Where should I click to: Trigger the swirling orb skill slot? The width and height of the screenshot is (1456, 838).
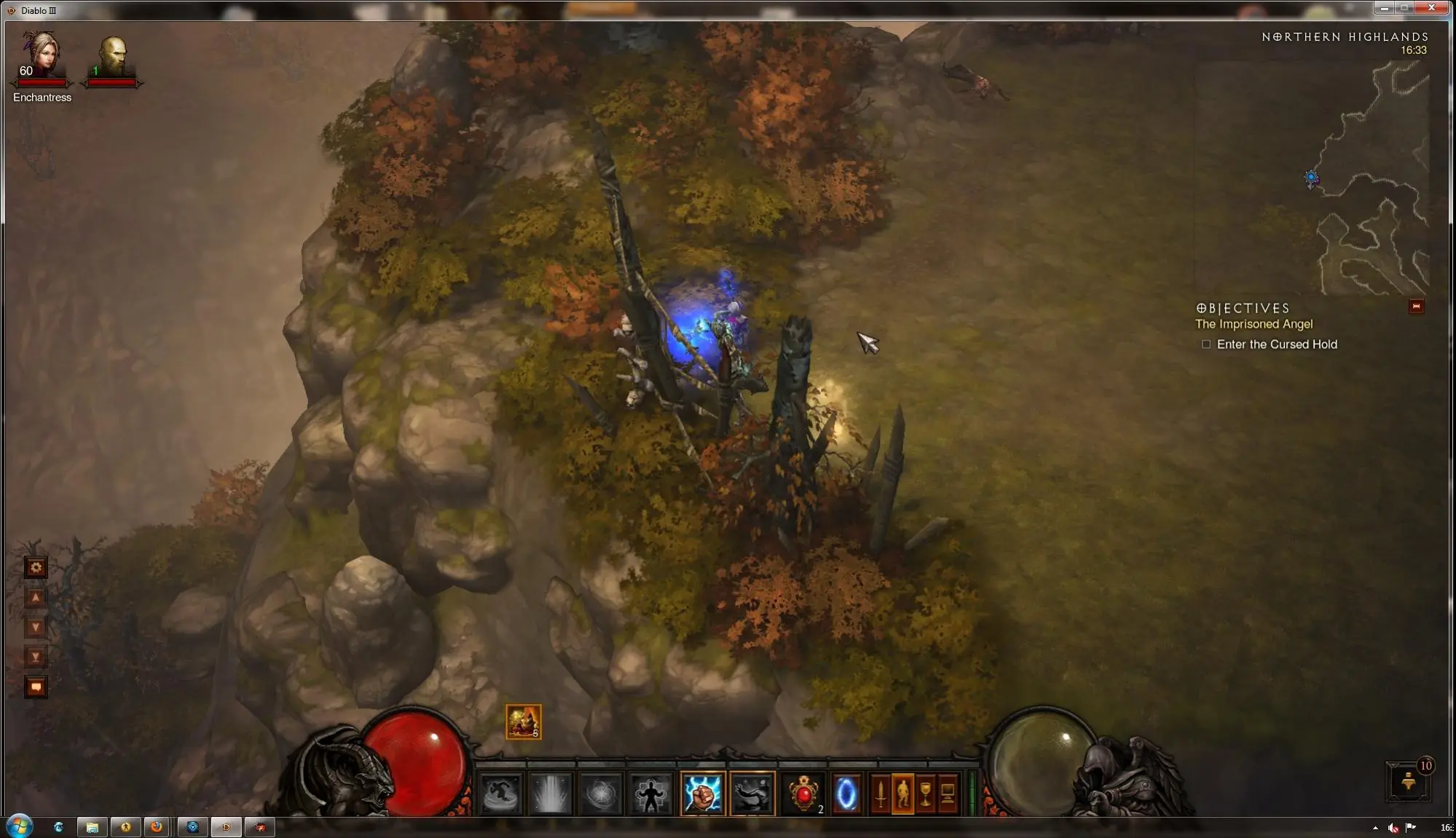tap(601, 794)
